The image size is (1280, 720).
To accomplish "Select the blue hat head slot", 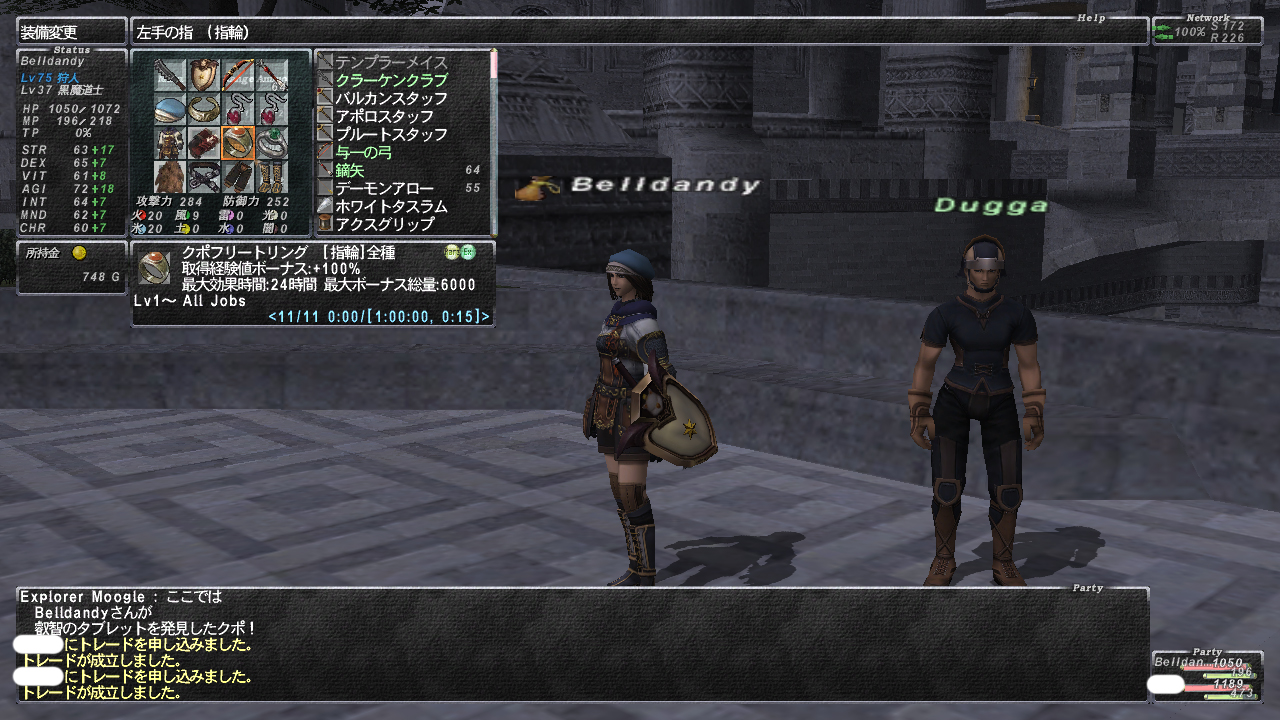I will (171, 109).
